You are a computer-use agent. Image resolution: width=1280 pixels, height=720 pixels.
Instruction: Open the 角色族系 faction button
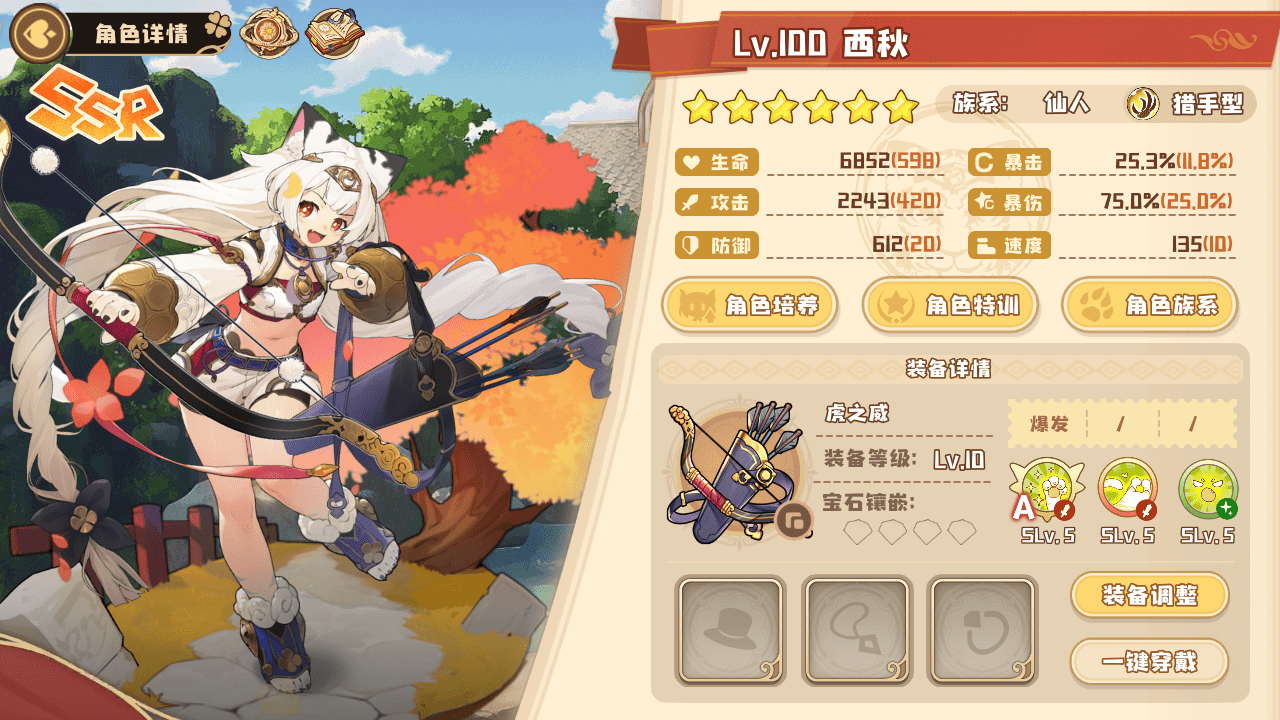pyautogui.click(x=1149, y=305)
